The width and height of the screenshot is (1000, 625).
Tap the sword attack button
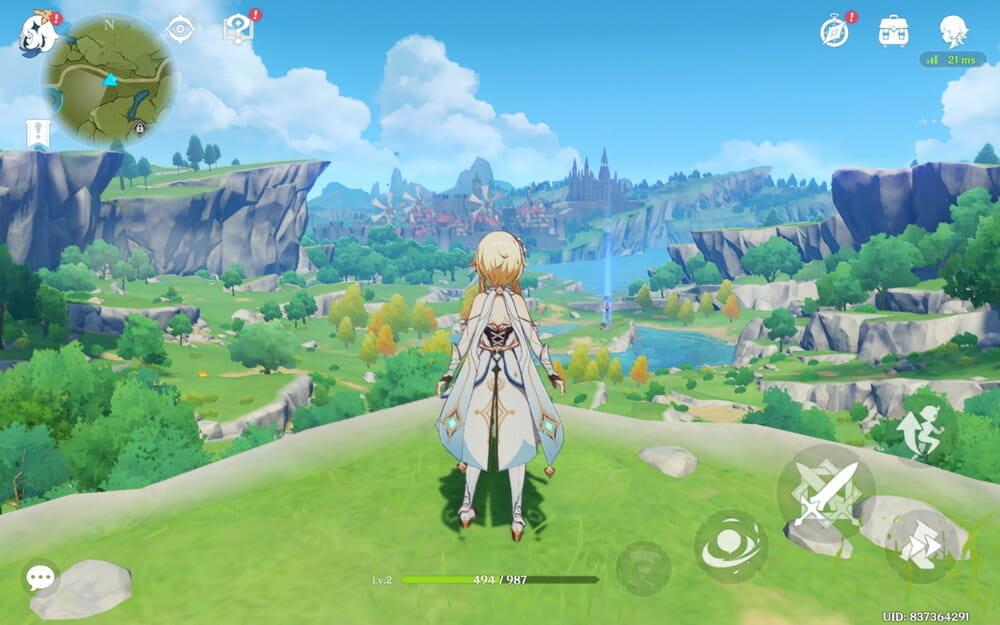click(x=825, y=493)
